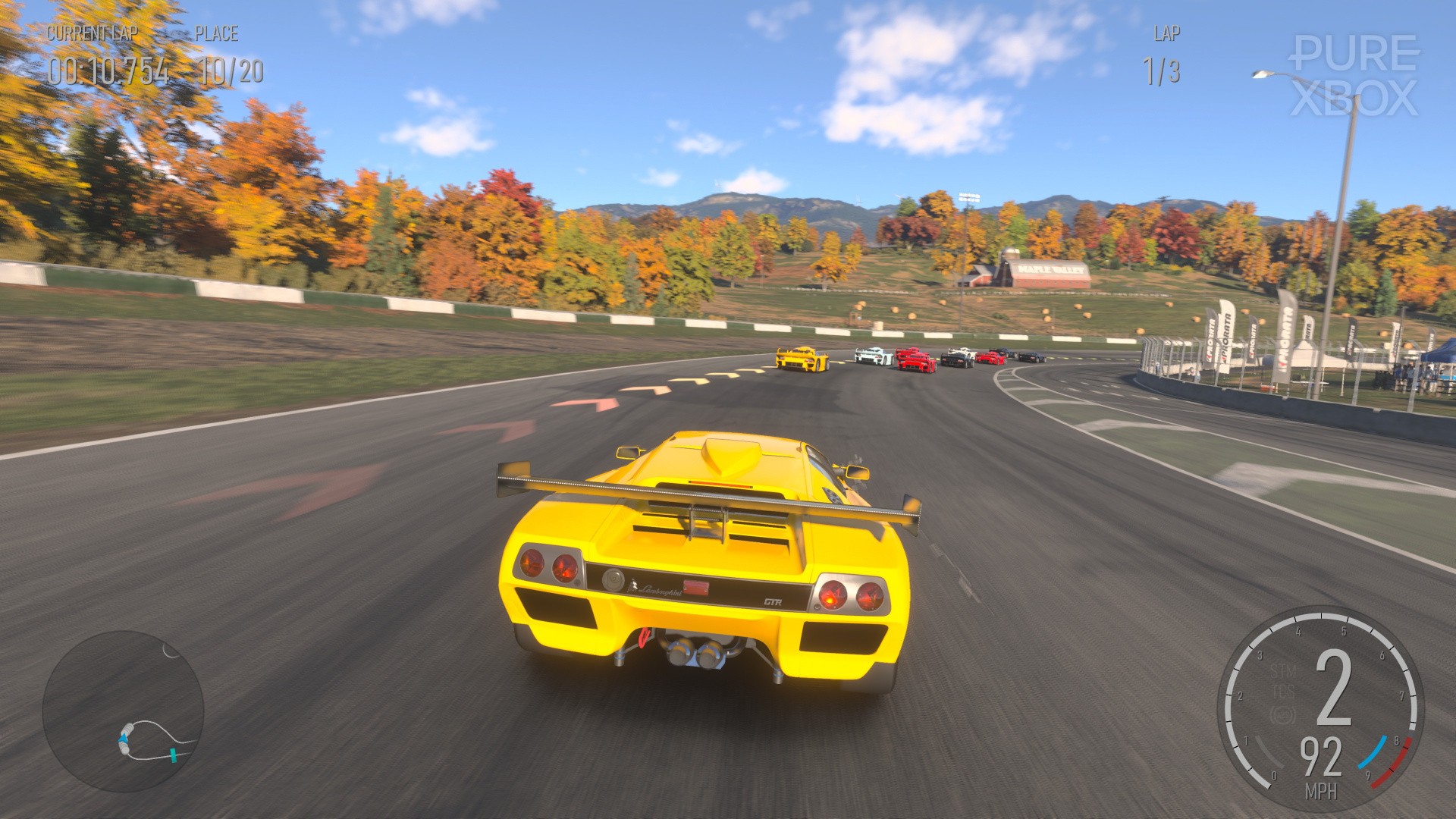Click the 92 MPH speed readout
1456x819 pixels.
(1323, 758)
